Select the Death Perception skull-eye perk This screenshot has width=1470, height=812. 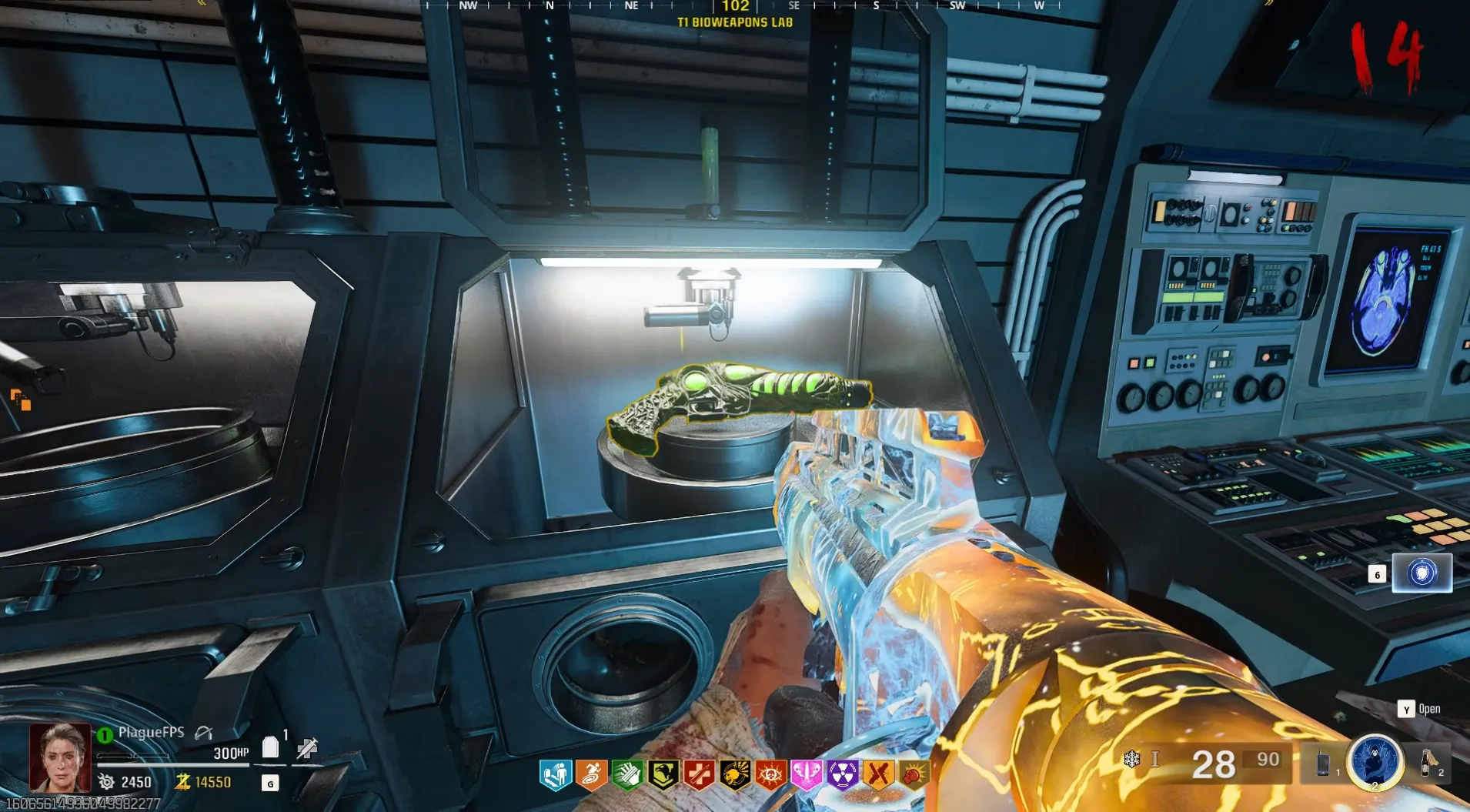point(770,774)
